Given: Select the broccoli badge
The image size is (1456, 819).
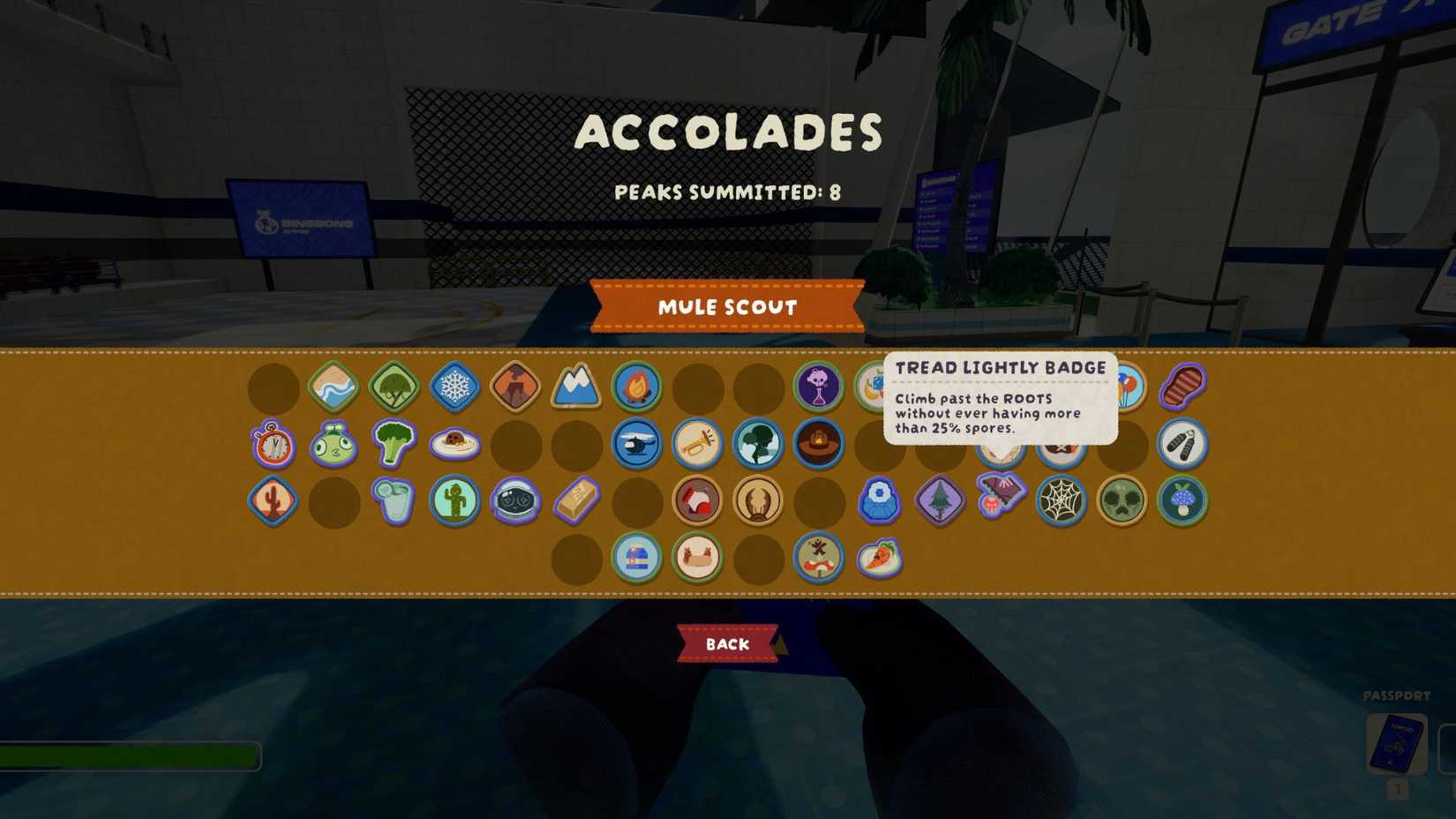Looking at the screenshot, I should pos(394,446).
